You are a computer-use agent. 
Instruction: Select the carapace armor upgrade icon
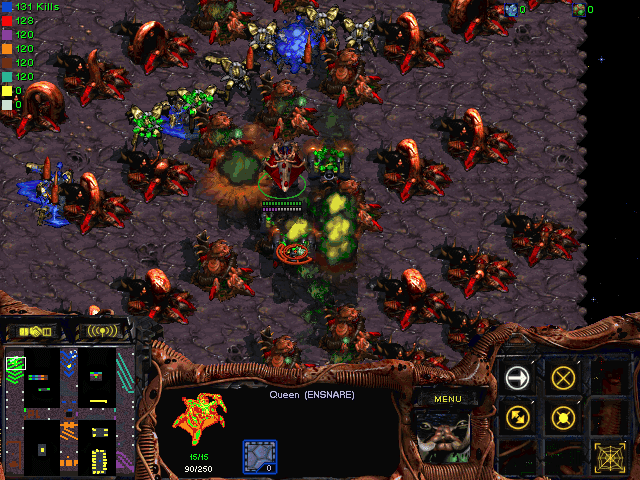tap(260, 456)
